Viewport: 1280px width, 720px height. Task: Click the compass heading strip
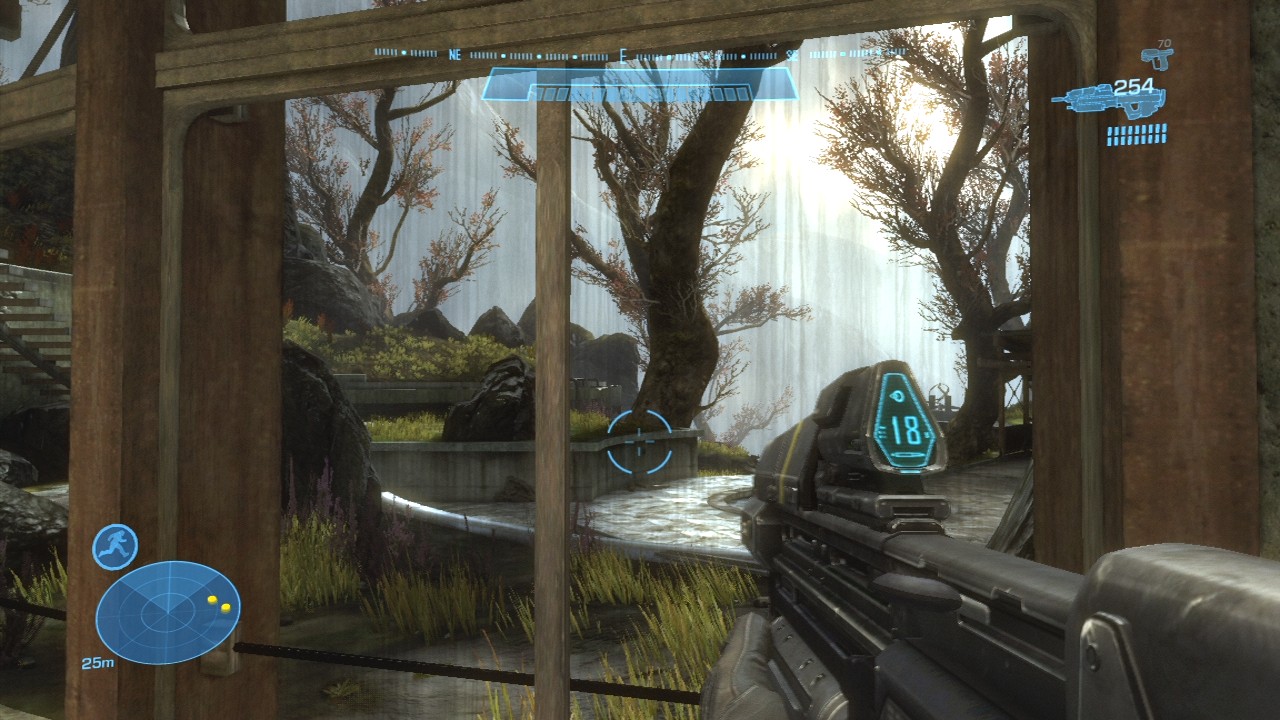640,54
